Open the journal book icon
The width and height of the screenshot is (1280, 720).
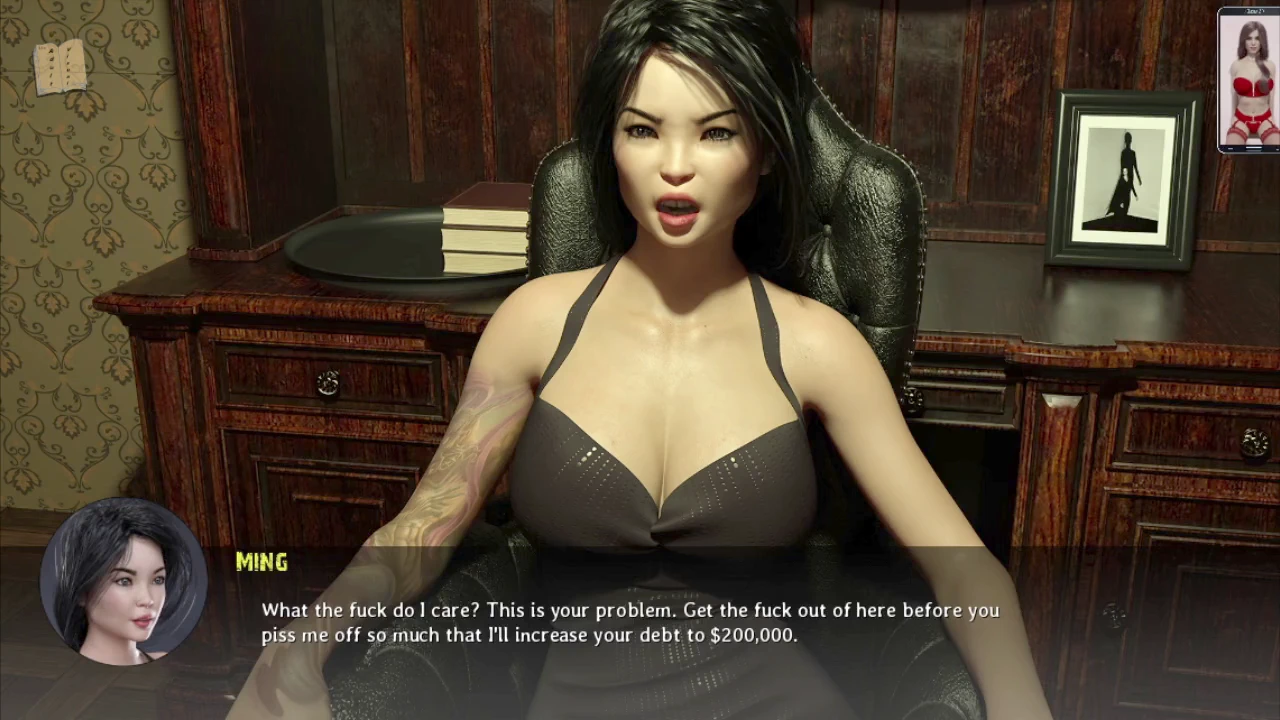click(x=59, y=67)
